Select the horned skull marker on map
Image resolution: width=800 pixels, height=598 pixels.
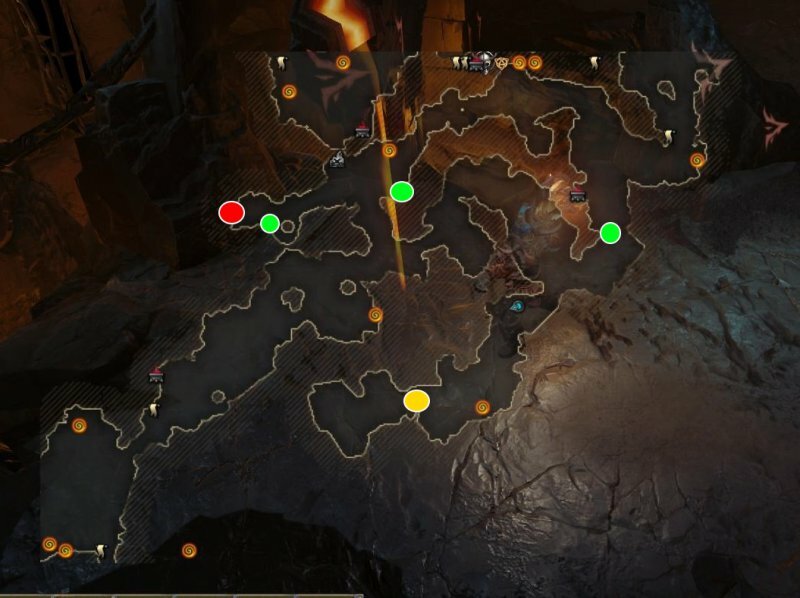[483, 62]
